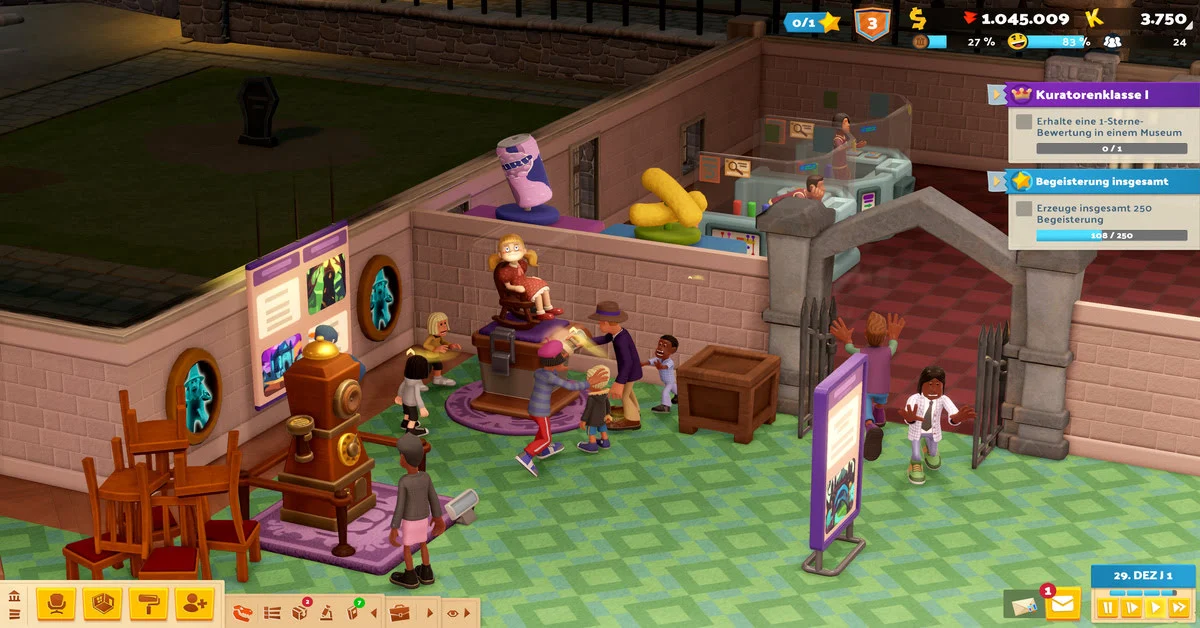Set game to fast-forward speed

coord(1180,606)
